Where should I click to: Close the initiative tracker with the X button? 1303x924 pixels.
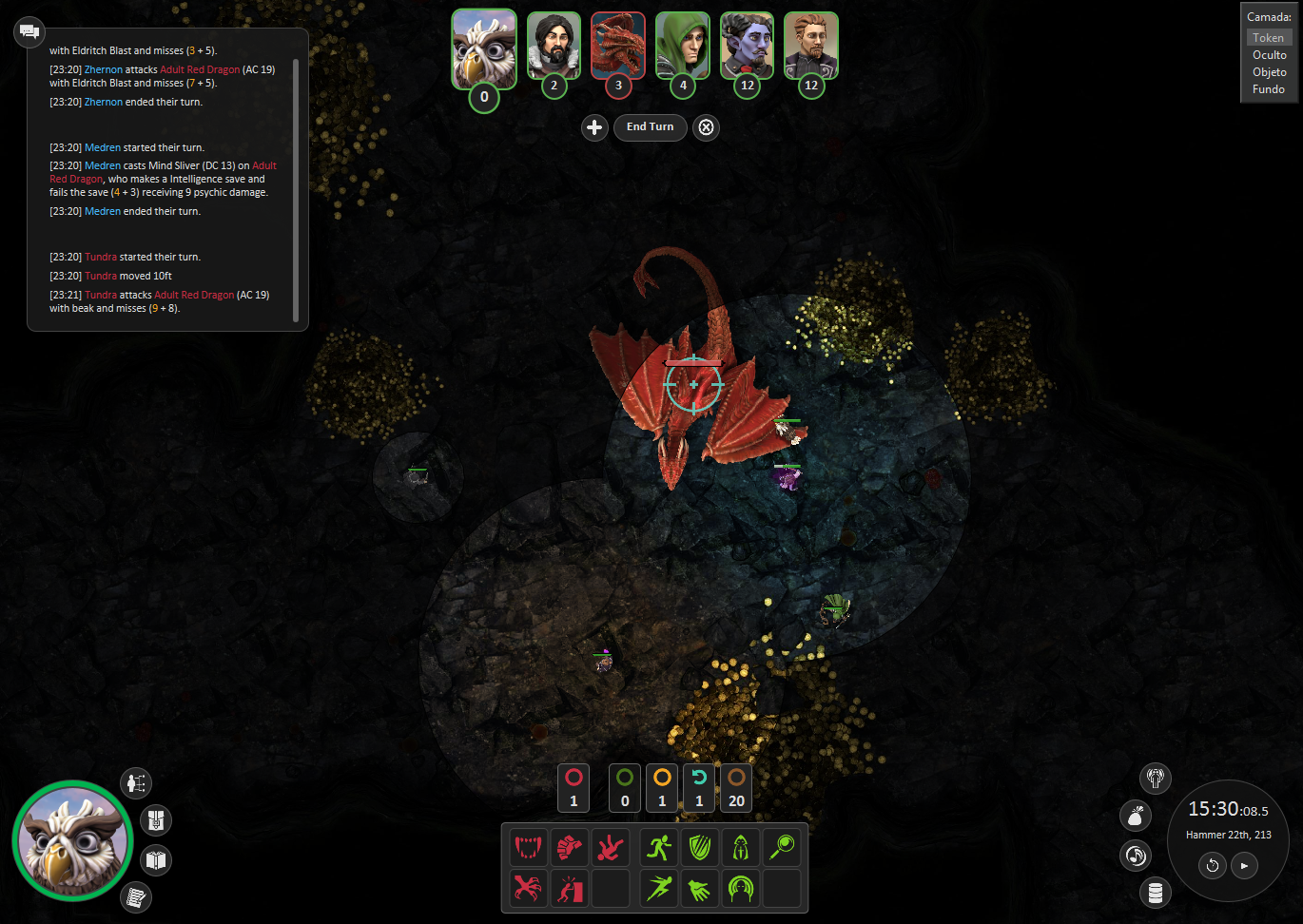pyautogui.click(x=706, y=127)
